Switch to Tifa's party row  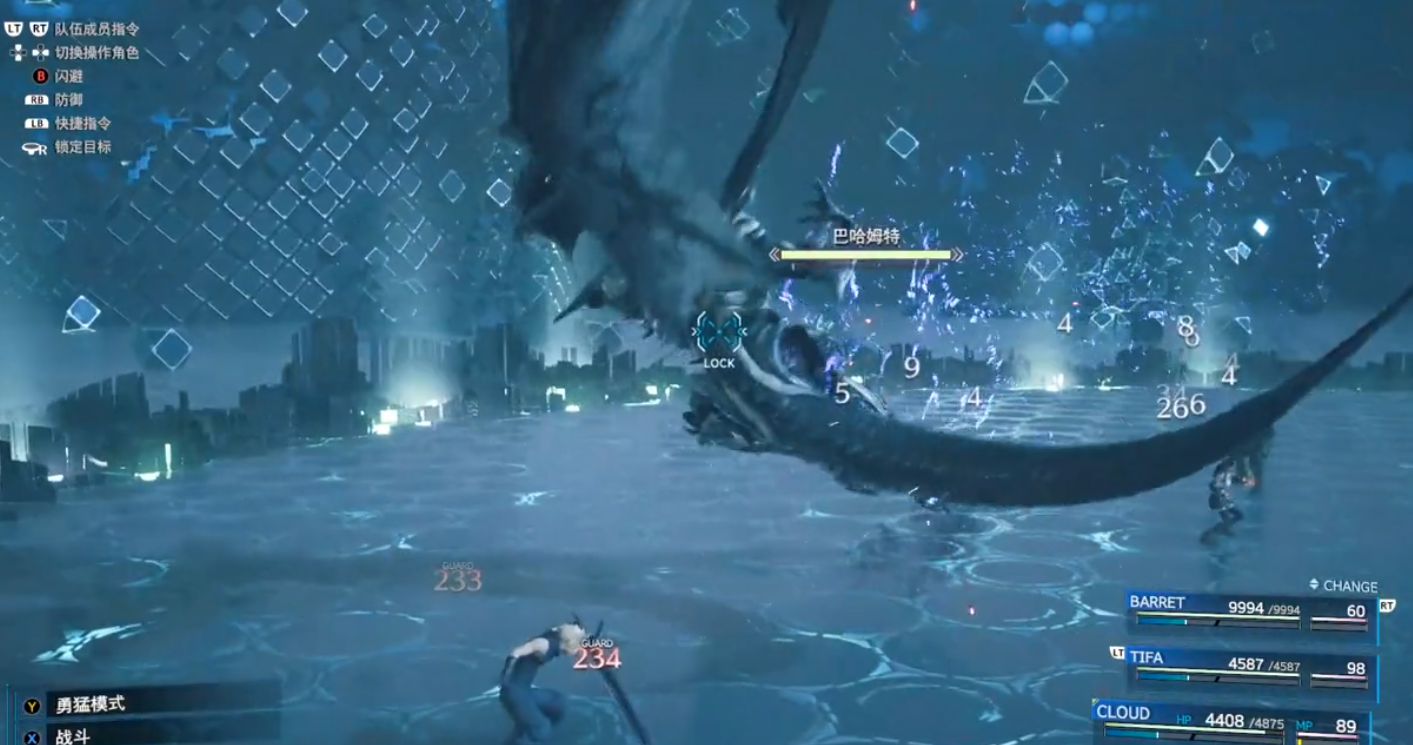click(1250, 667)
